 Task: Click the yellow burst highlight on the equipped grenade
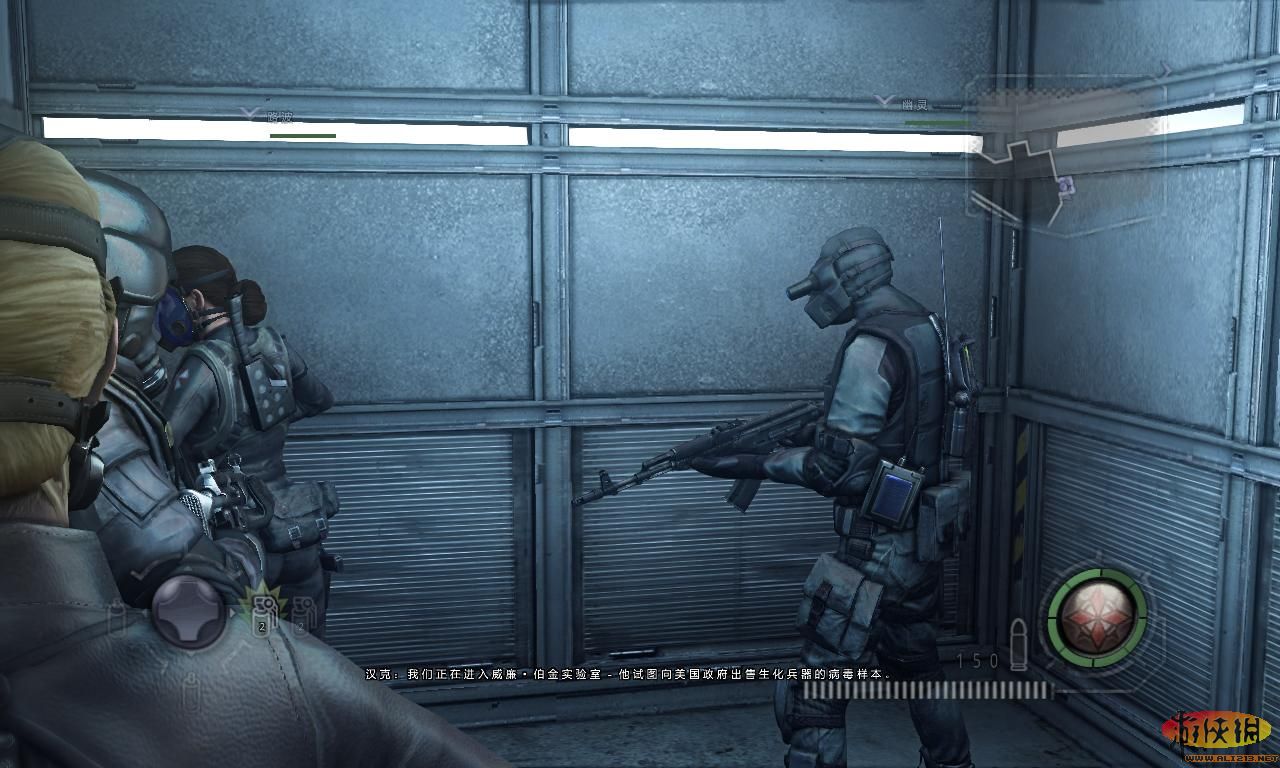(264, 603)
